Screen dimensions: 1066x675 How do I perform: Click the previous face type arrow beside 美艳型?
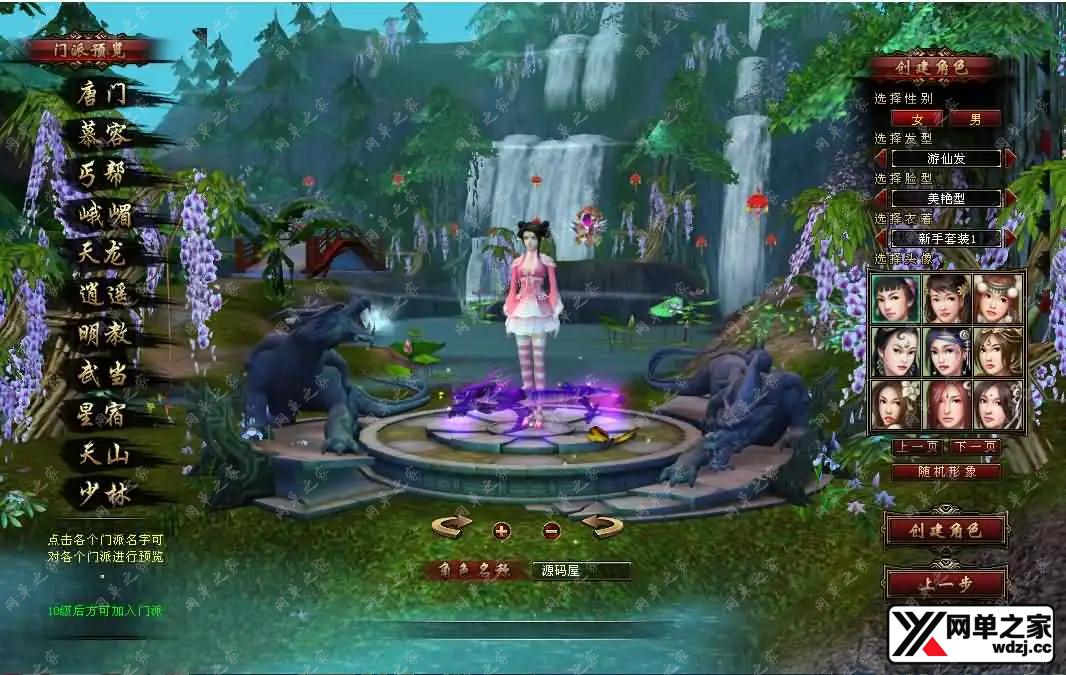(x=881, y=198)
